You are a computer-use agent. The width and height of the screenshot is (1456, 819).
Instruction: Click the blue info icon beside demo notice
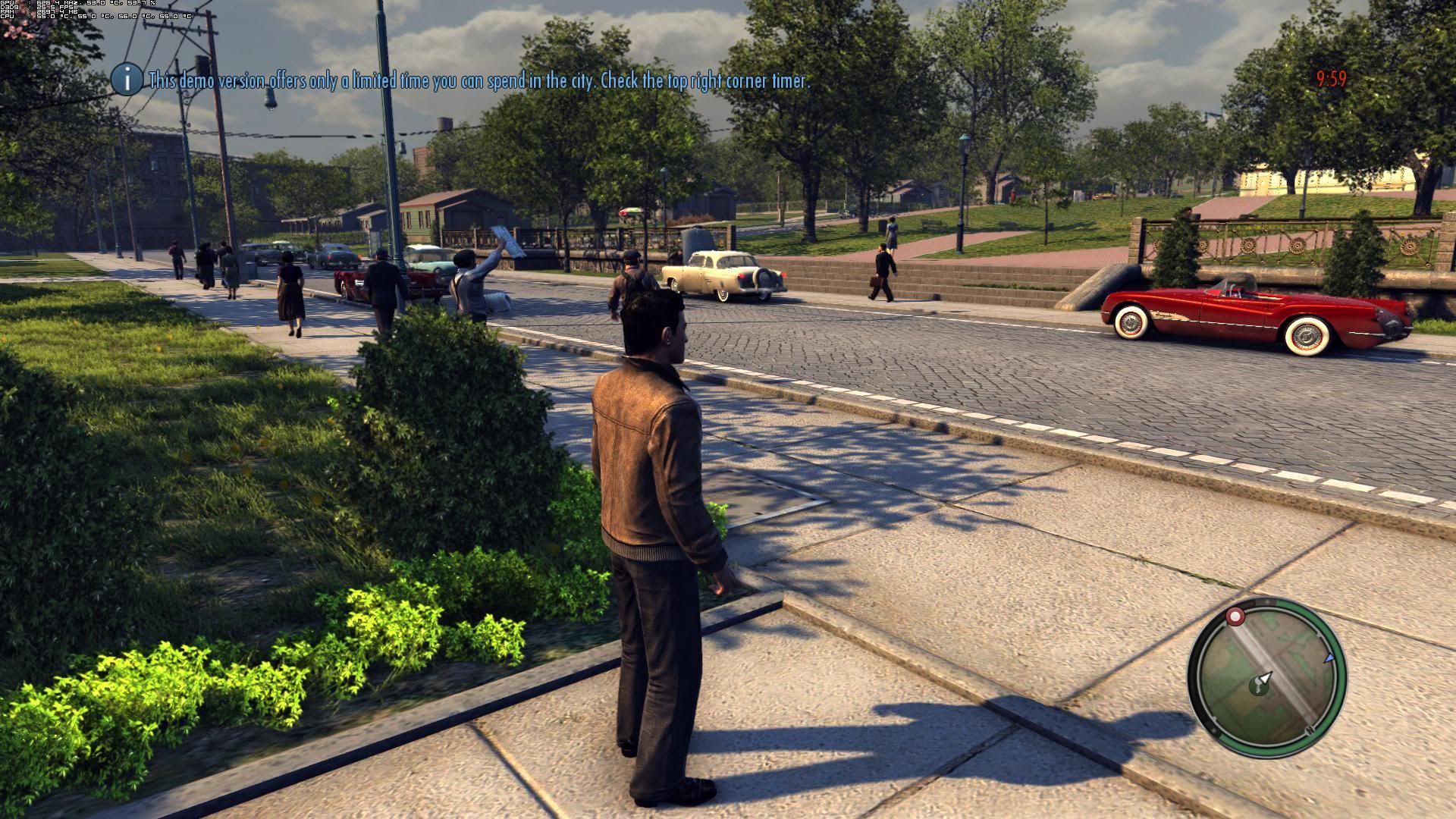(127, 79)
